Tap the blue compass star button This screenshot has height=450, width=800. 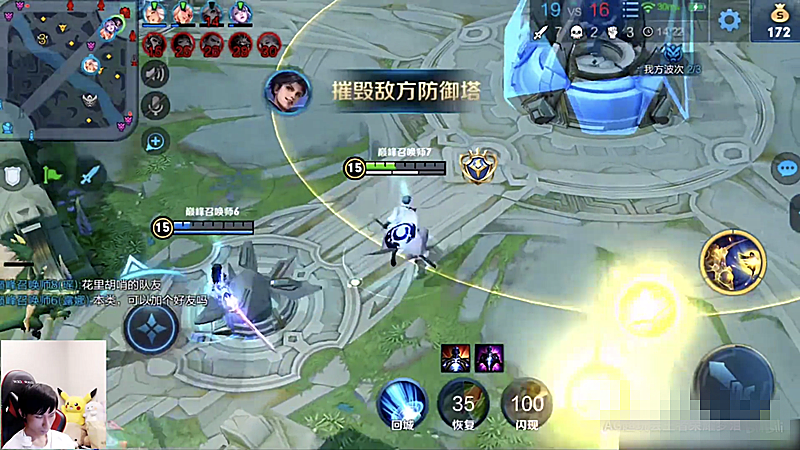(152, 327)
